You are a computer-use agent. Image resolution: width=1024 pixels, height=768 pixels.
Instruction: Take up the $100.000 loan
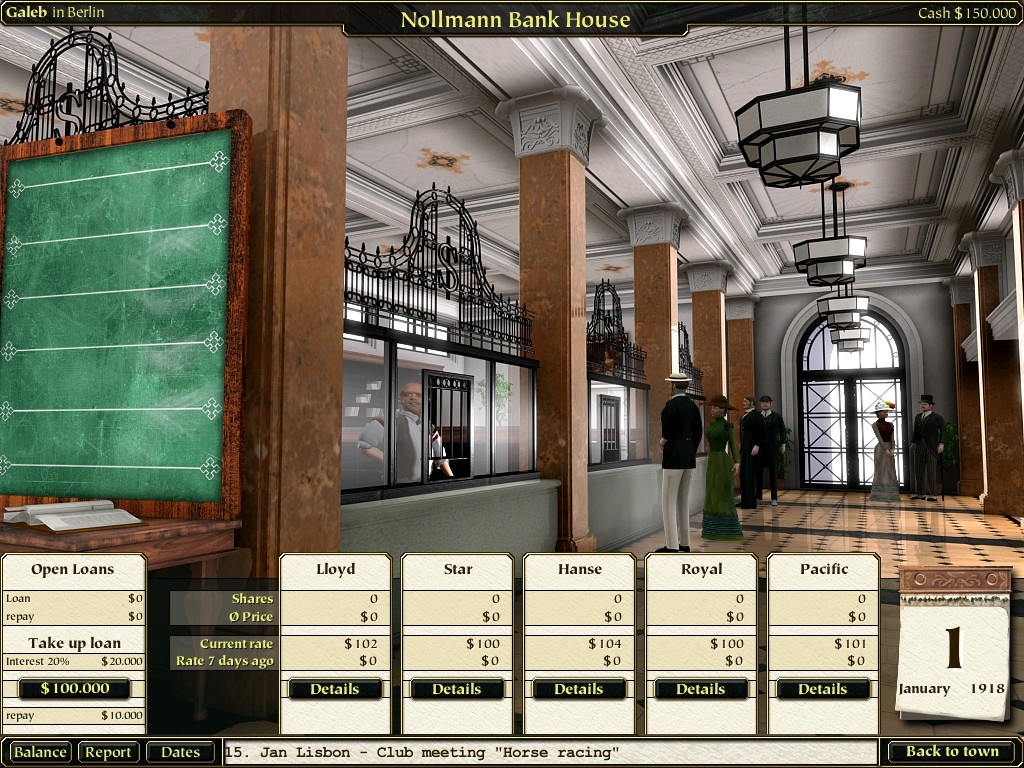[75, 689]
